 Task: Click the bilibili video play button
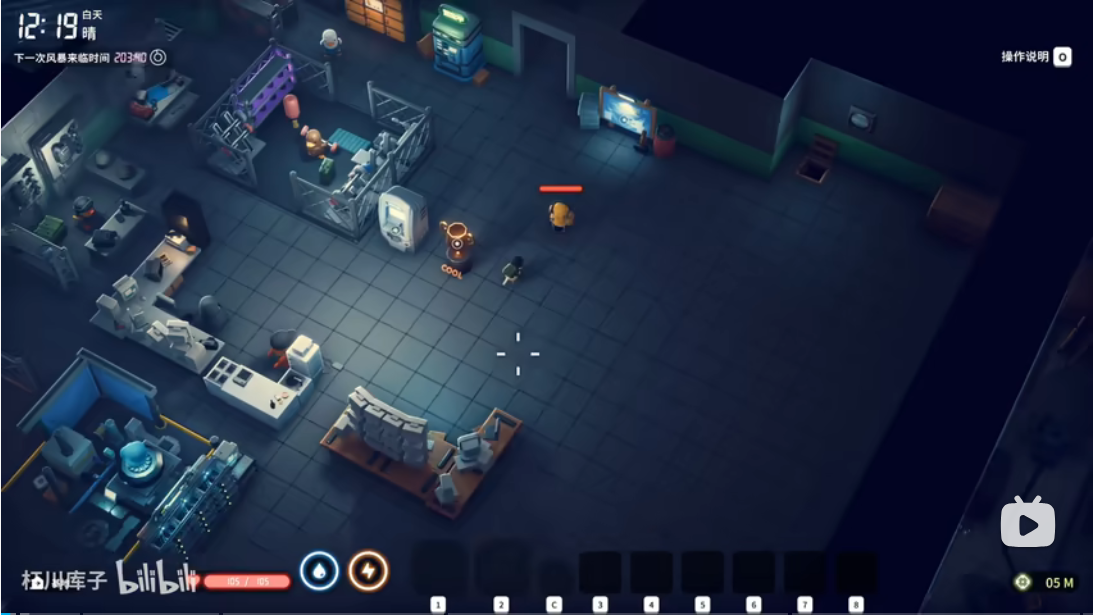[x=1027, y=522]
